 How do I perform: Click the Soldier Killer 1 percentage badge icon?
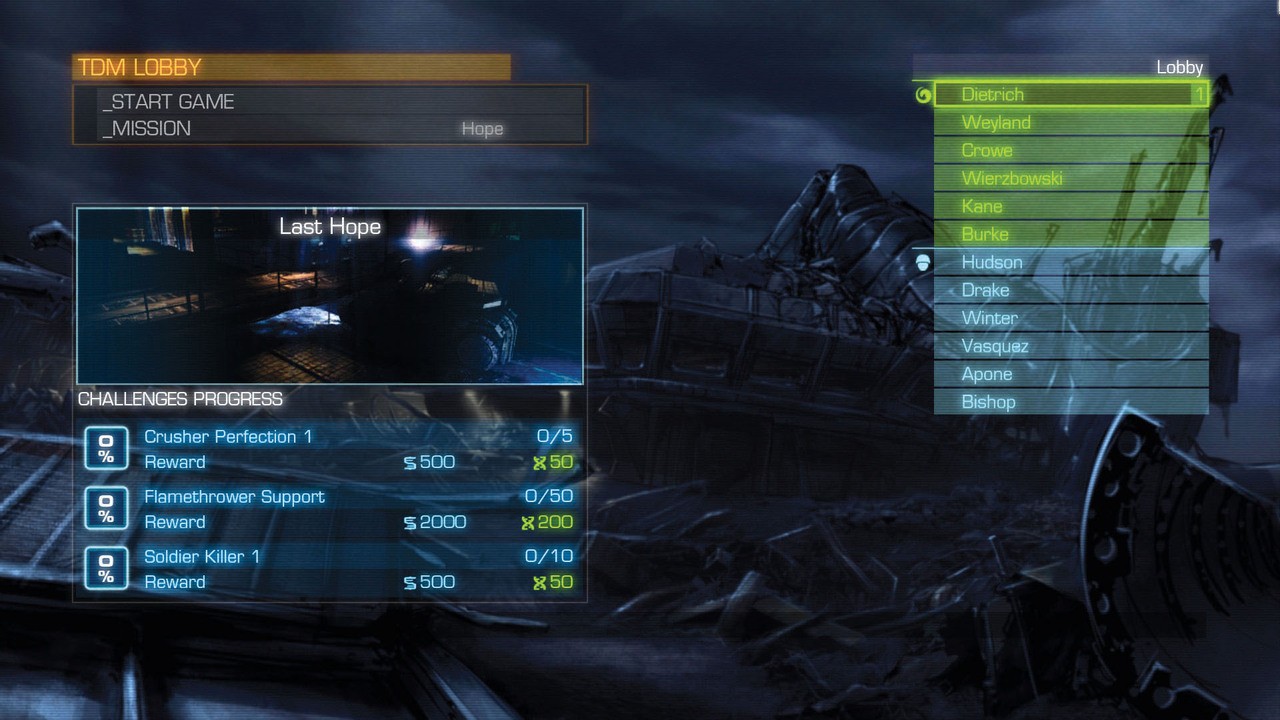(x=106, y=568)
